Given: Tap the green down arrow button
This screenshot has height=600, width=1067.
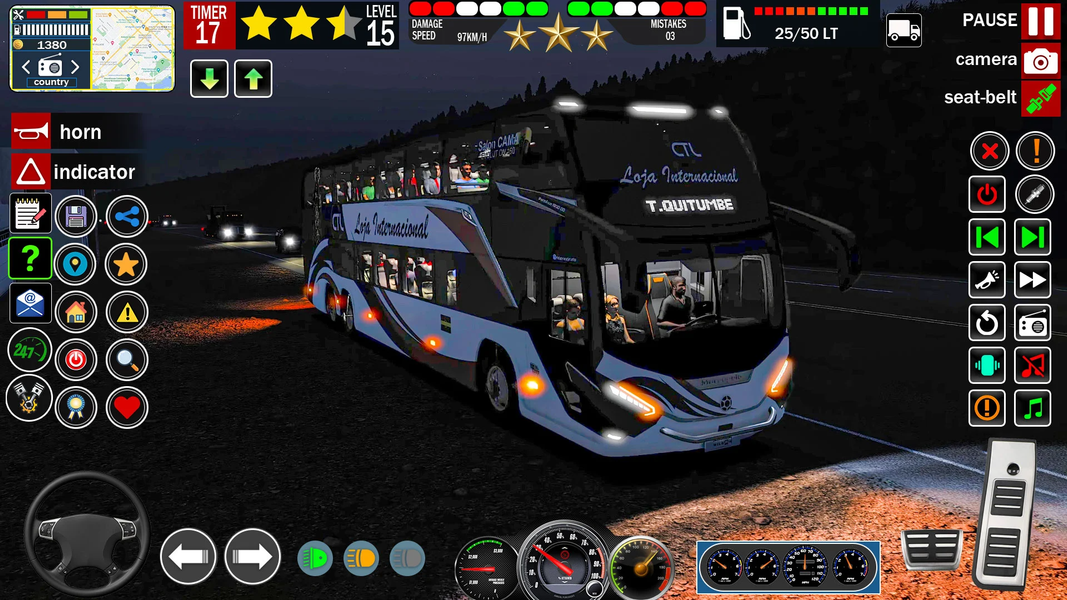Looking at the screenshot, I should point(209,79).
